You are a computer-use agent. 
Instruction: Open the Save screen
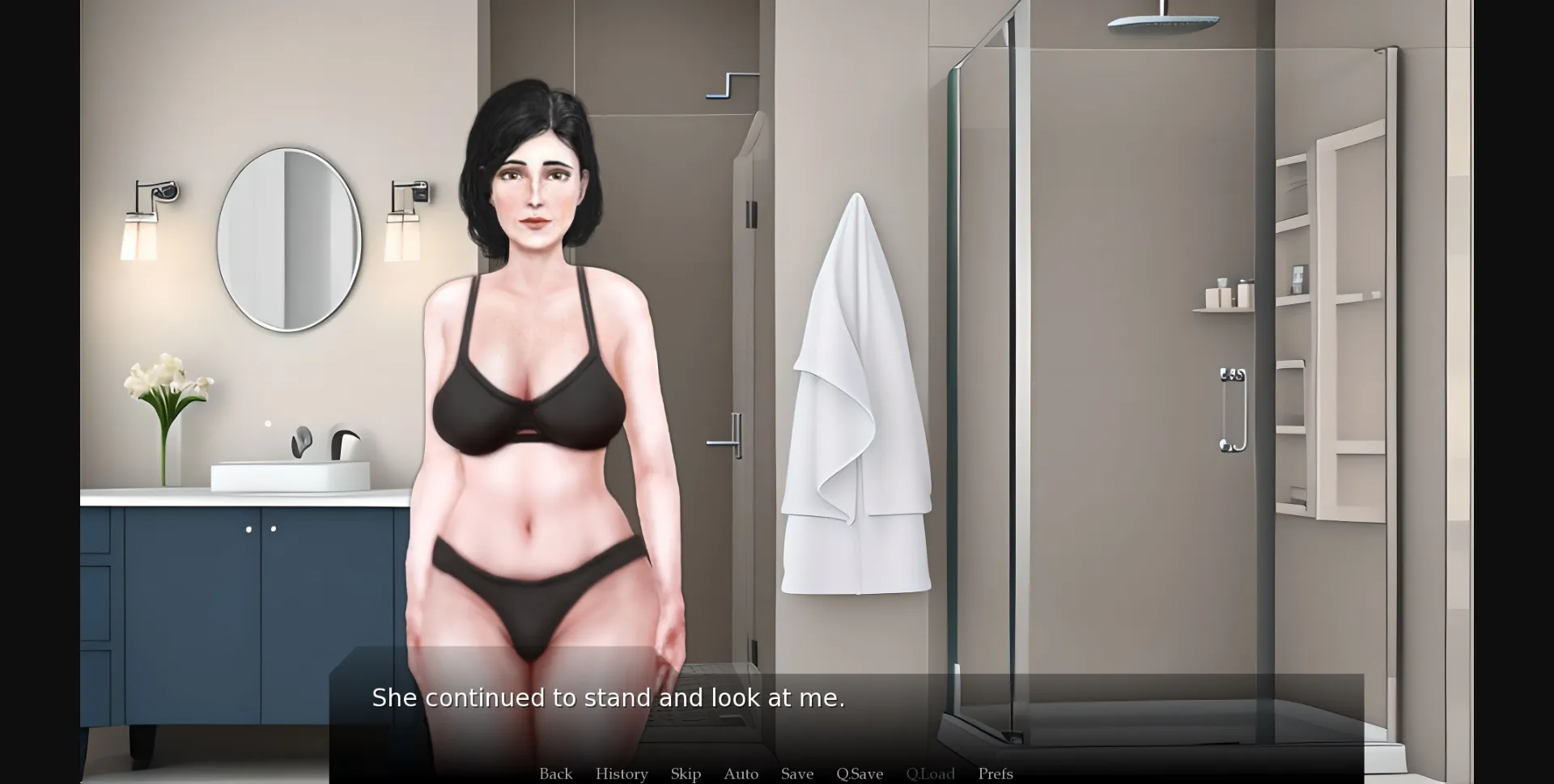797,773
